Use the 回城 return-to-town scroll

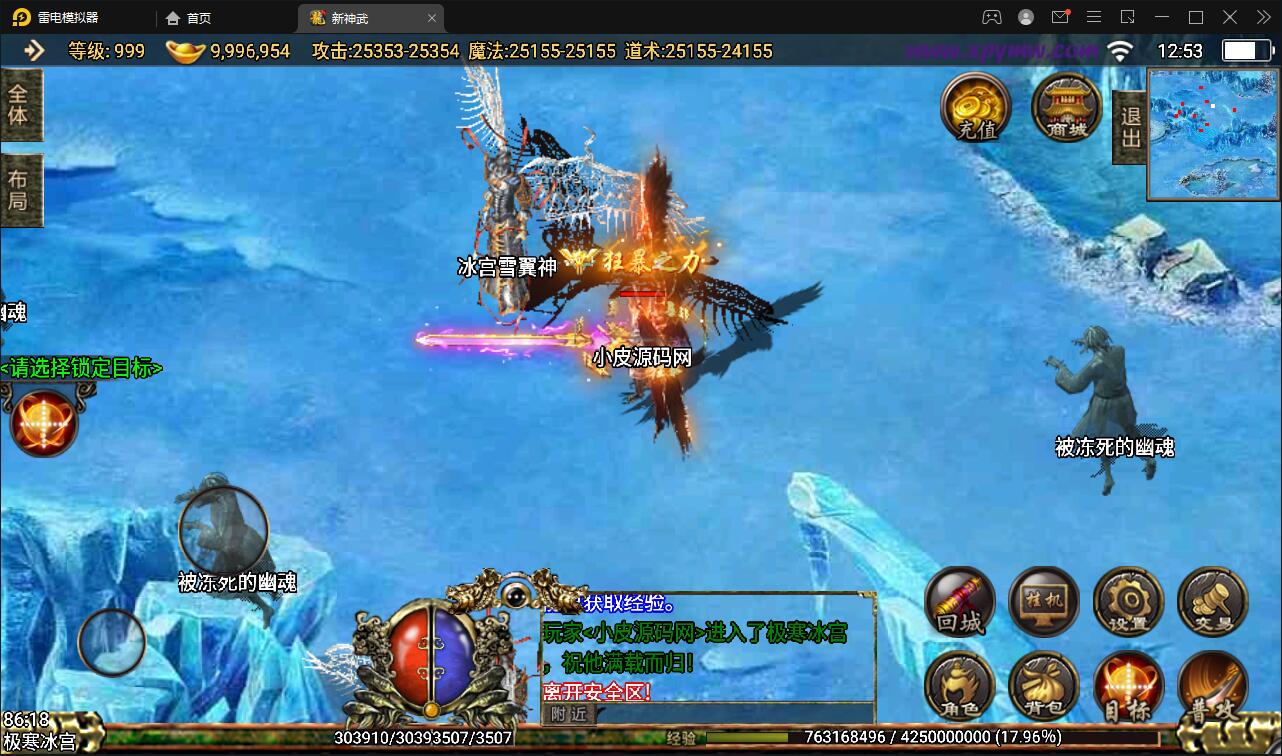pos(960,601)
